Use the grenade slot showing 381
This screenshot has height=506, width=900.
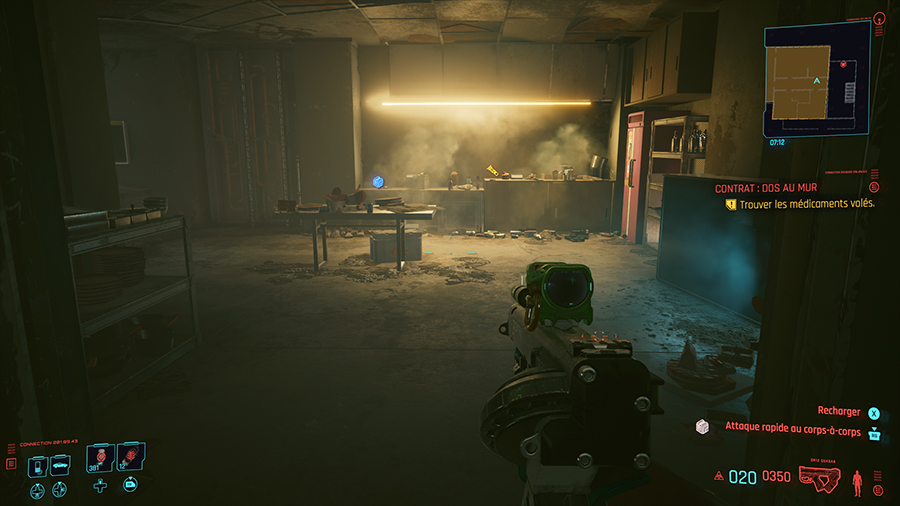coord(100,458)
